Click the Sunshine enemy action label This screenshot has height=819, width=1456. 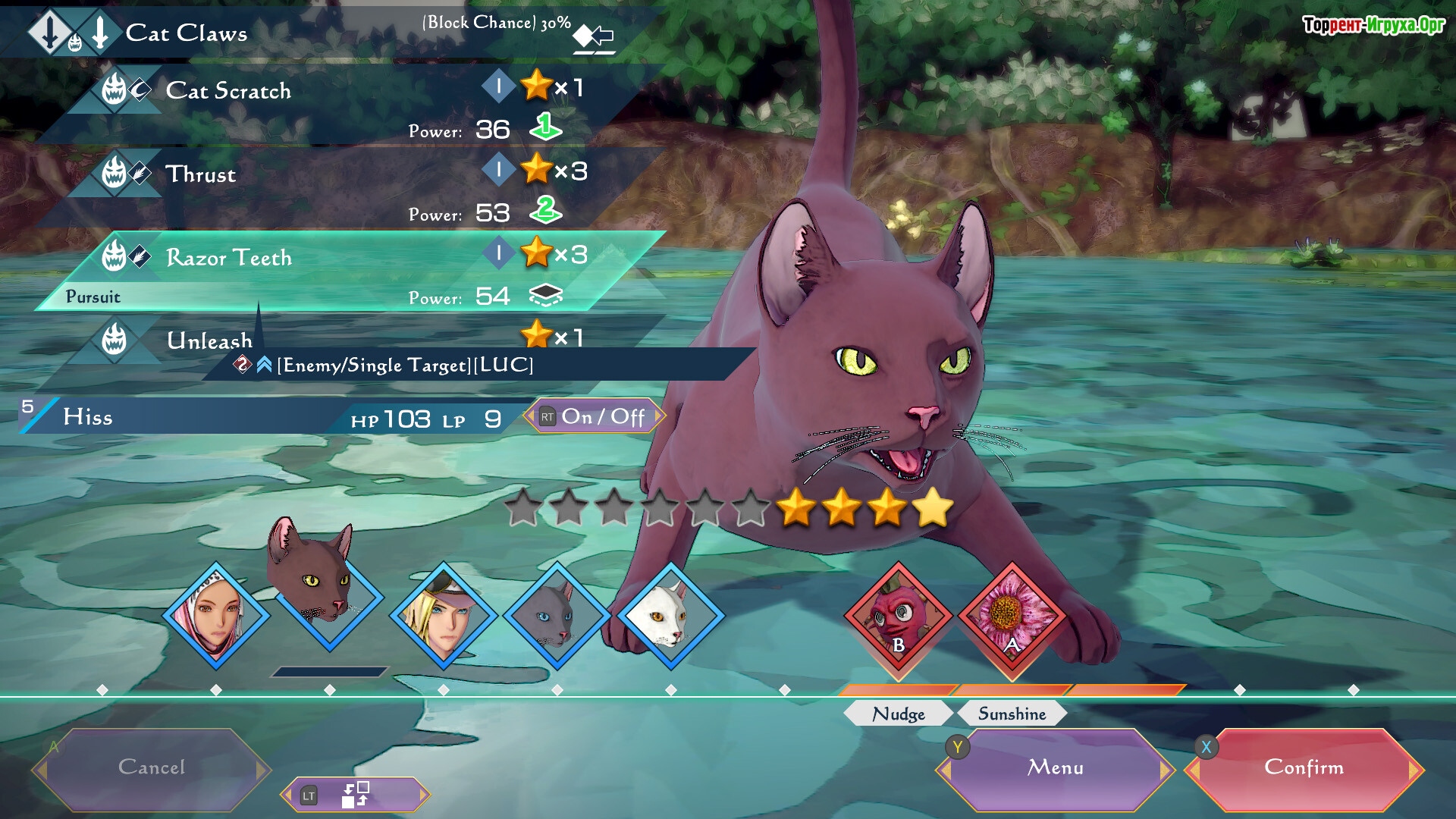[x=1012, y=714]
